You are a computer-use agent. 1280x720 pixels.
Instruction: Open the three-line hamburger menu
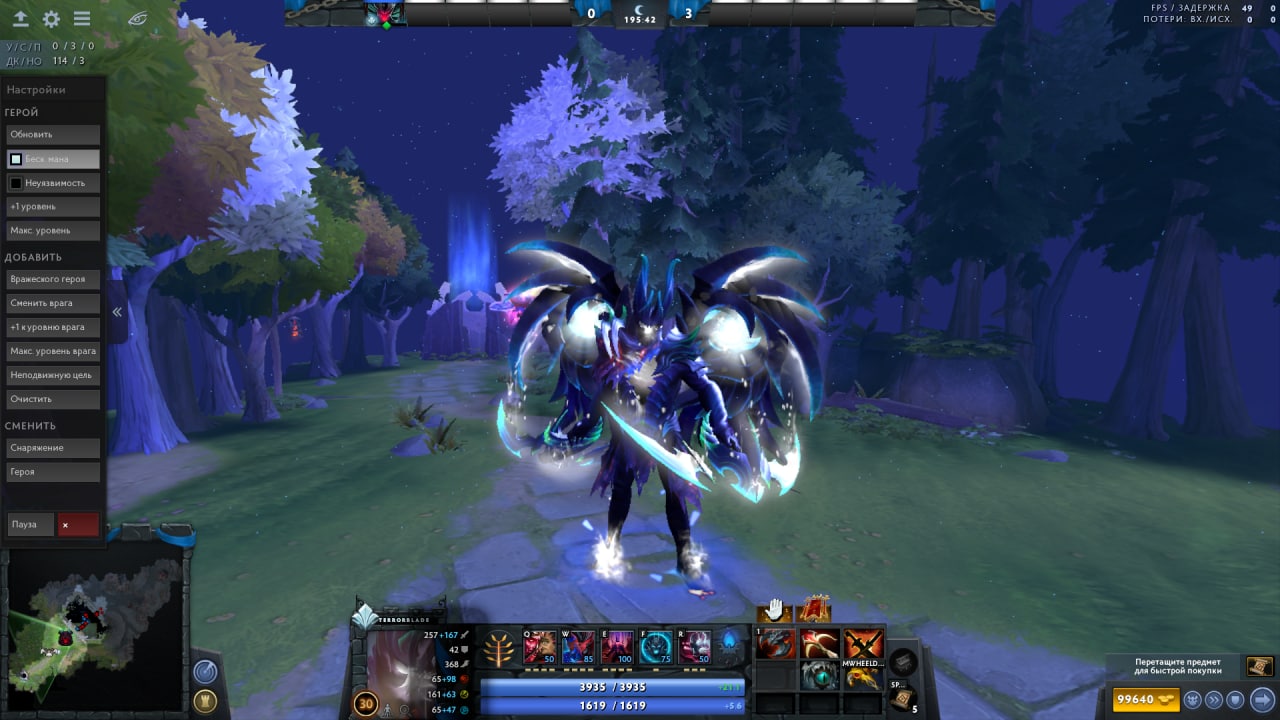tap(82, 19)
